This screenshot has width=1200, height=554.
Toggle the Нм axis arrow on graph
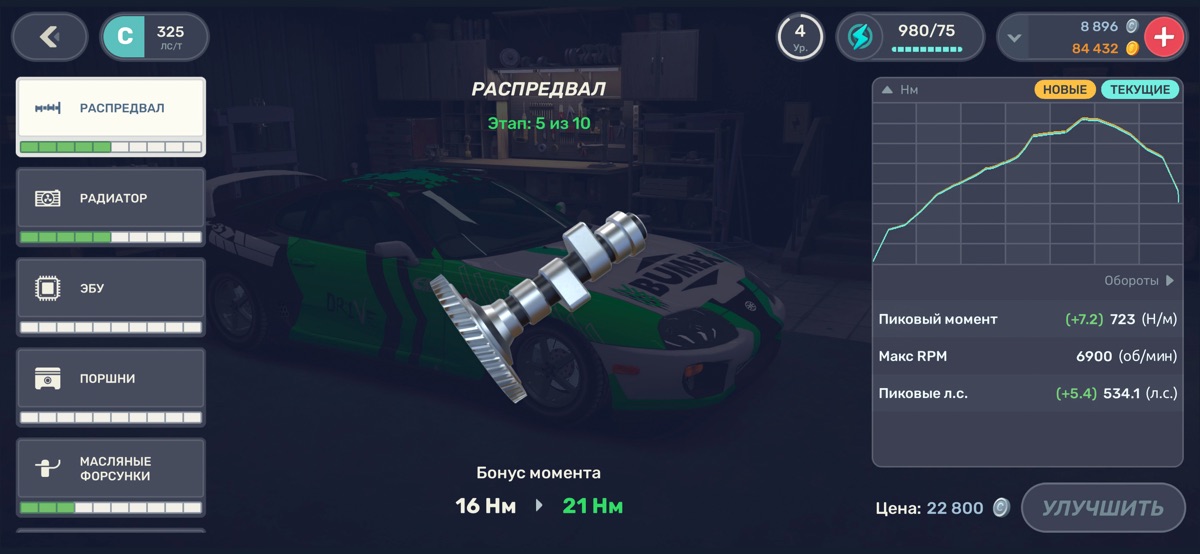pyautogui.click(x=887, y=90)
